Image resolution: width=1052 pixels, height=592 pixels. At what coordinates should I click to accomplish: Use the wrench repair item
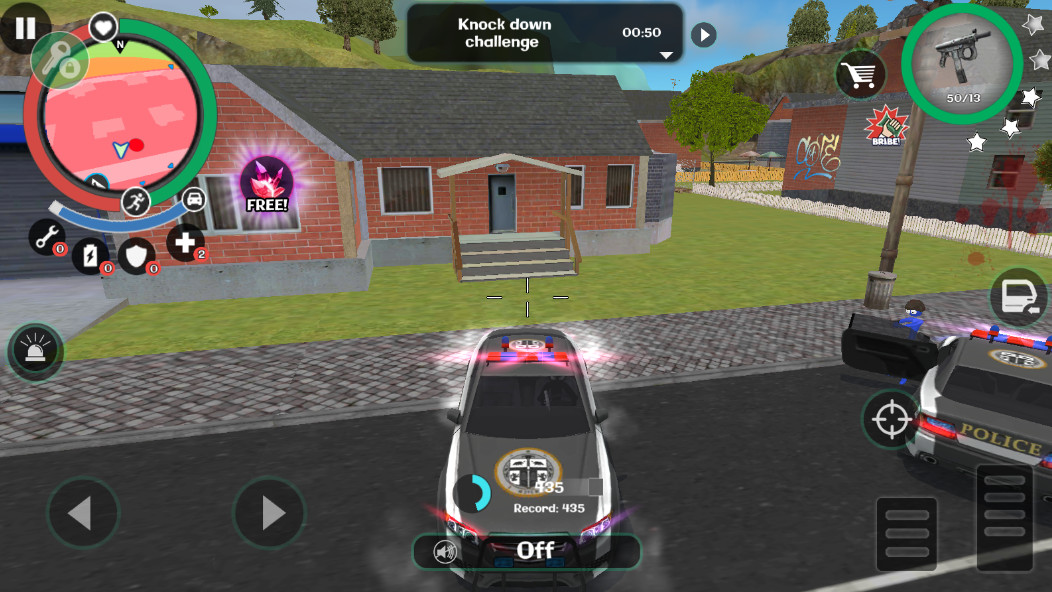(46, 236)
